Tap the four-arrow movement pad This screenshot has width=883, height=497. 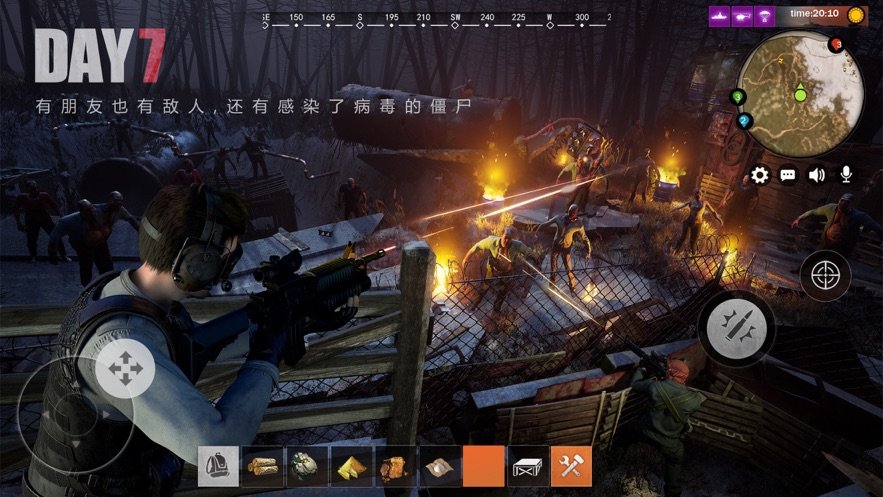(x=126, y=368)
